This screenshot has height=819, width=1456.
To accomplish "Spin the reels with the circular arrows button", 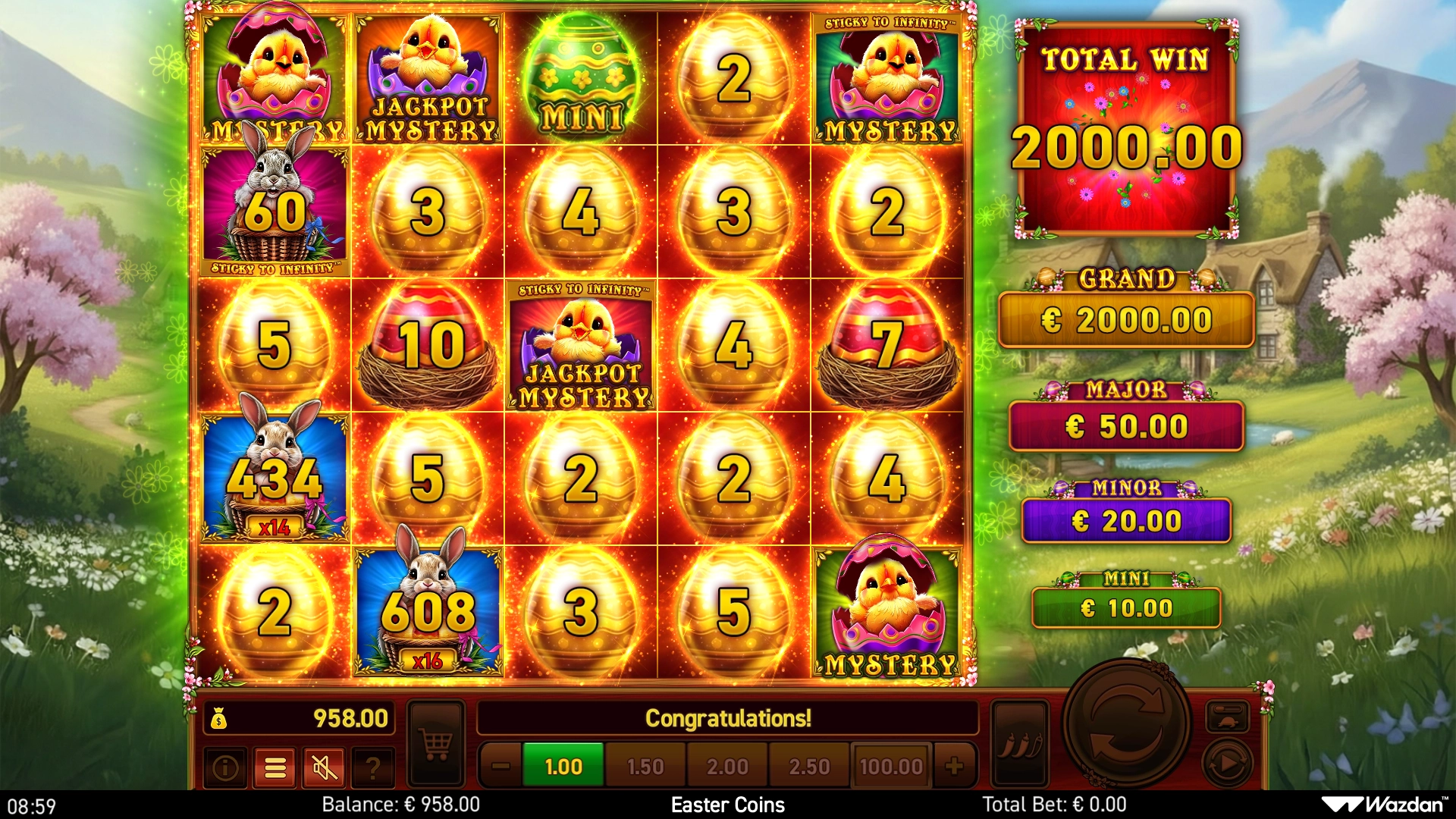I will [1126, 724].
